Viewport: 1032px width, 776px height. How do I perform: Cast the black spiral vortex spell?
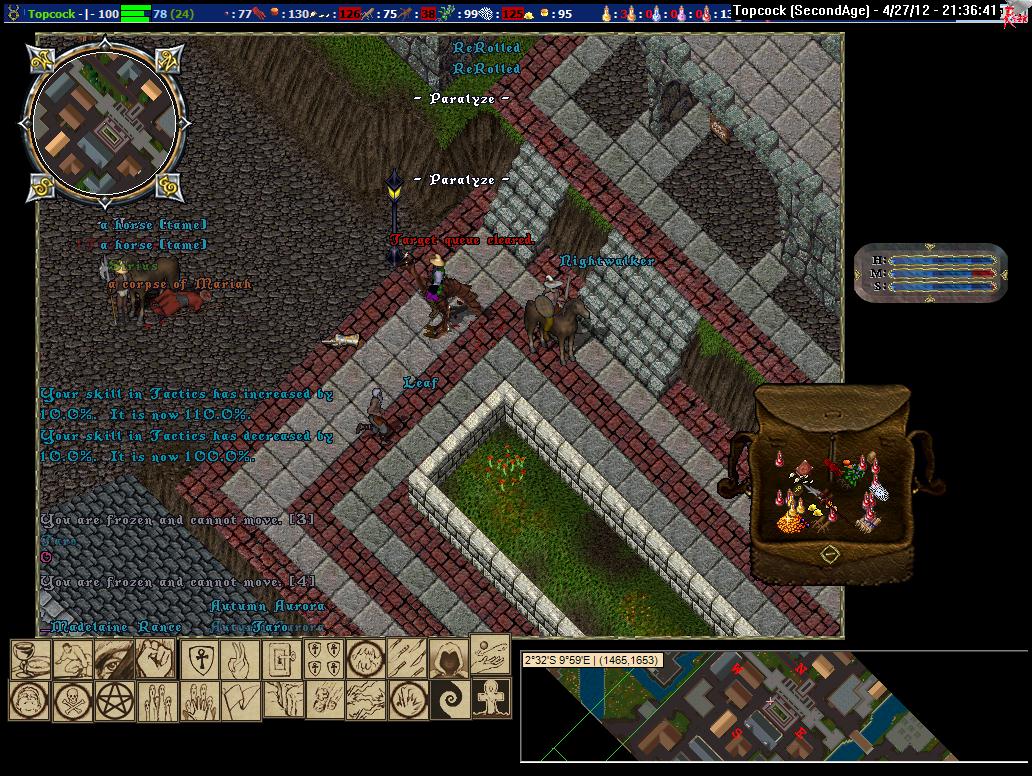click(448, 699)
